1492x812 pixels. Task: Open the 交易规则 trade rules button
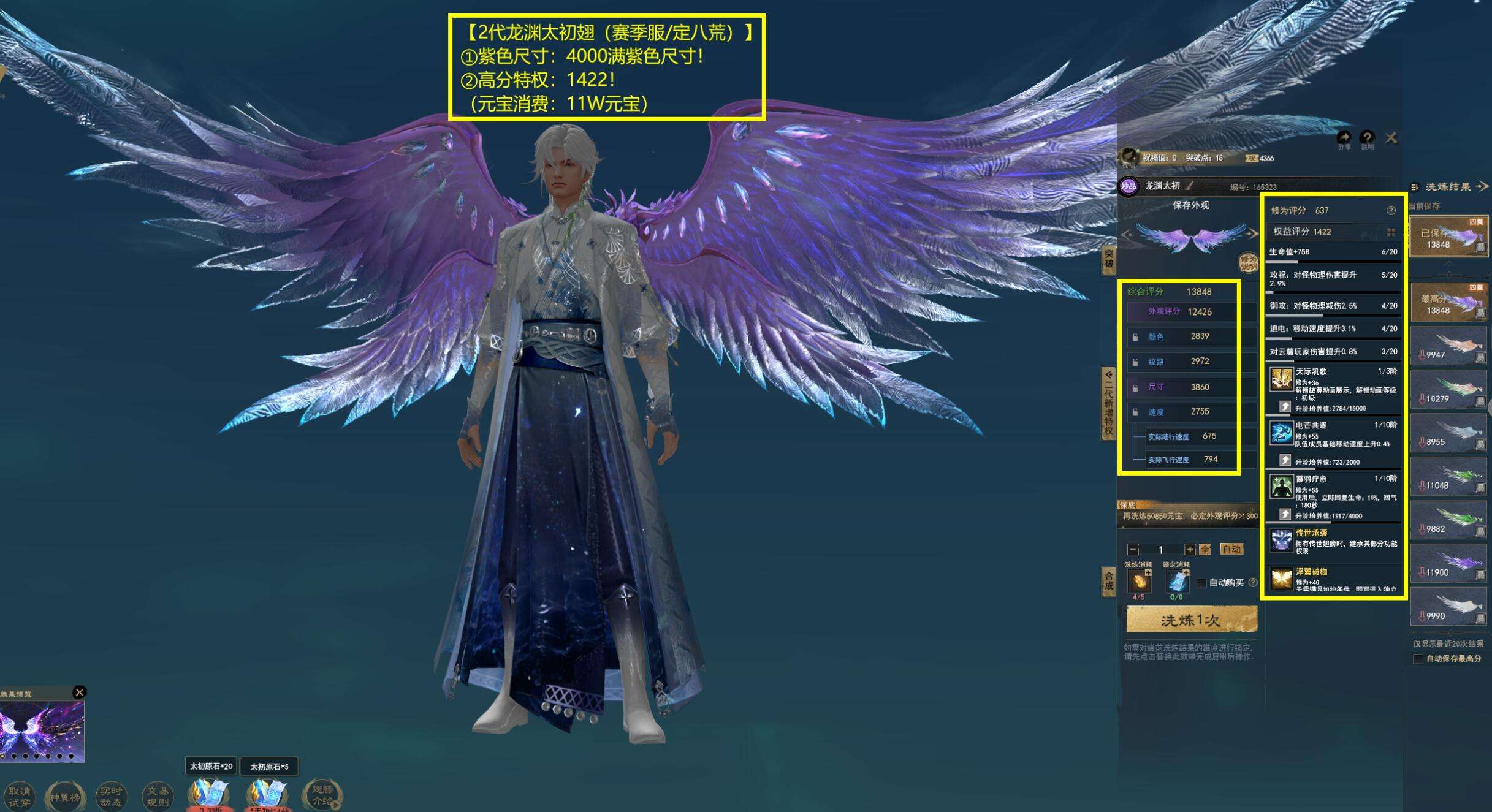point(157,796)
